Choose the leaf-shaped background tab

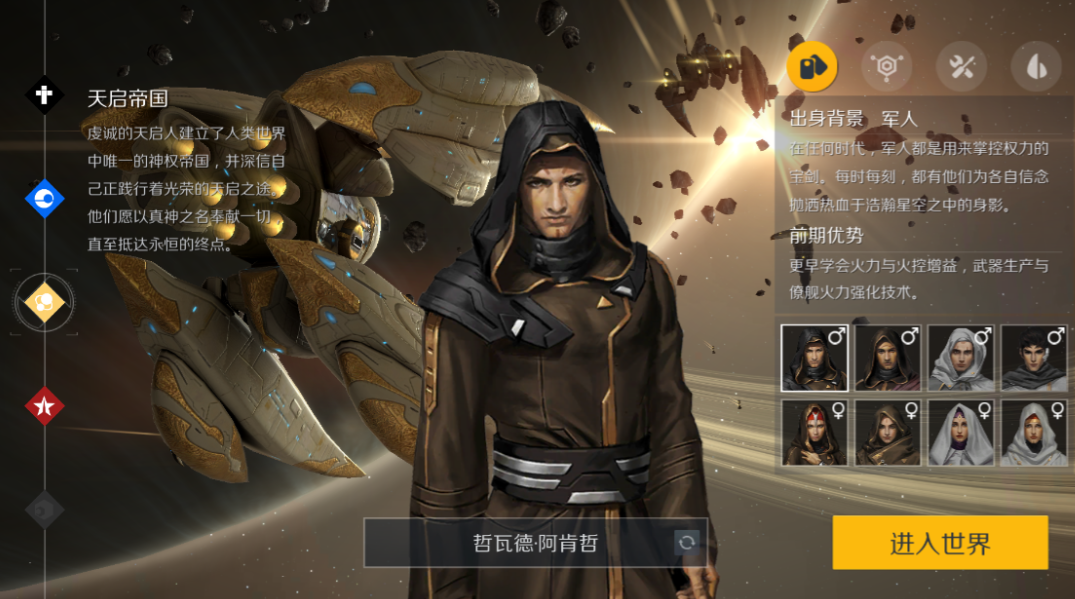coord(1036,67)
